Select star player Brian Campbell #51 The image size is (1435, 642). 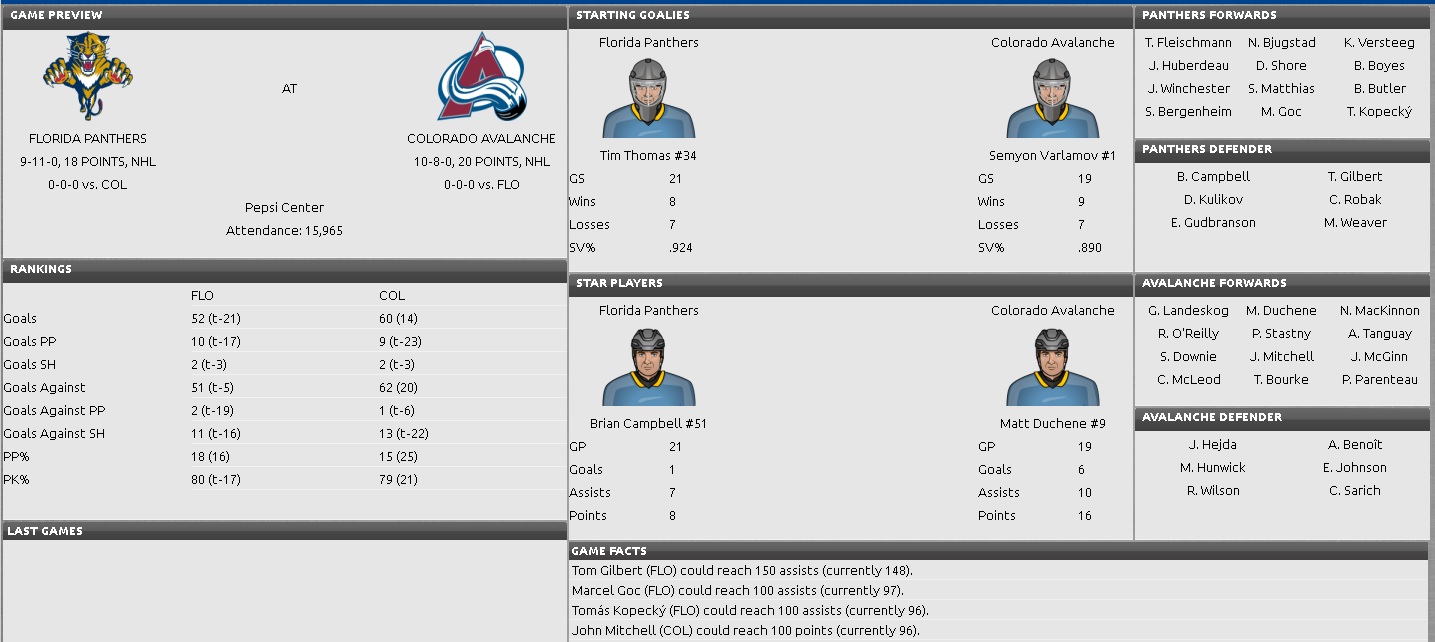[648, 423]
